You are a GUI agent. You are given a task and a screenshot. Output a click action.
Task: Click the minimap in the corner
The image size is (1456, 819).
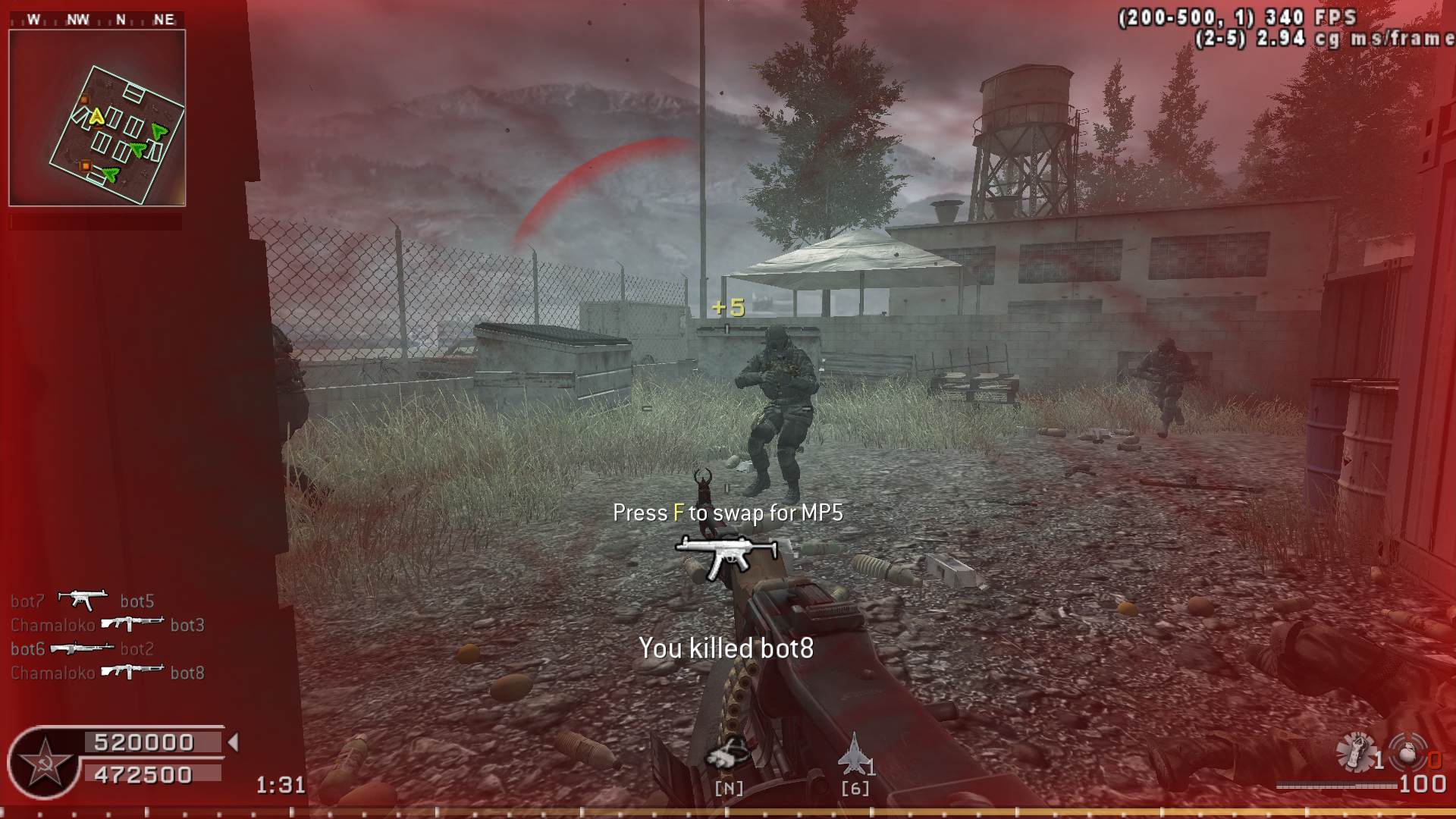97,118
